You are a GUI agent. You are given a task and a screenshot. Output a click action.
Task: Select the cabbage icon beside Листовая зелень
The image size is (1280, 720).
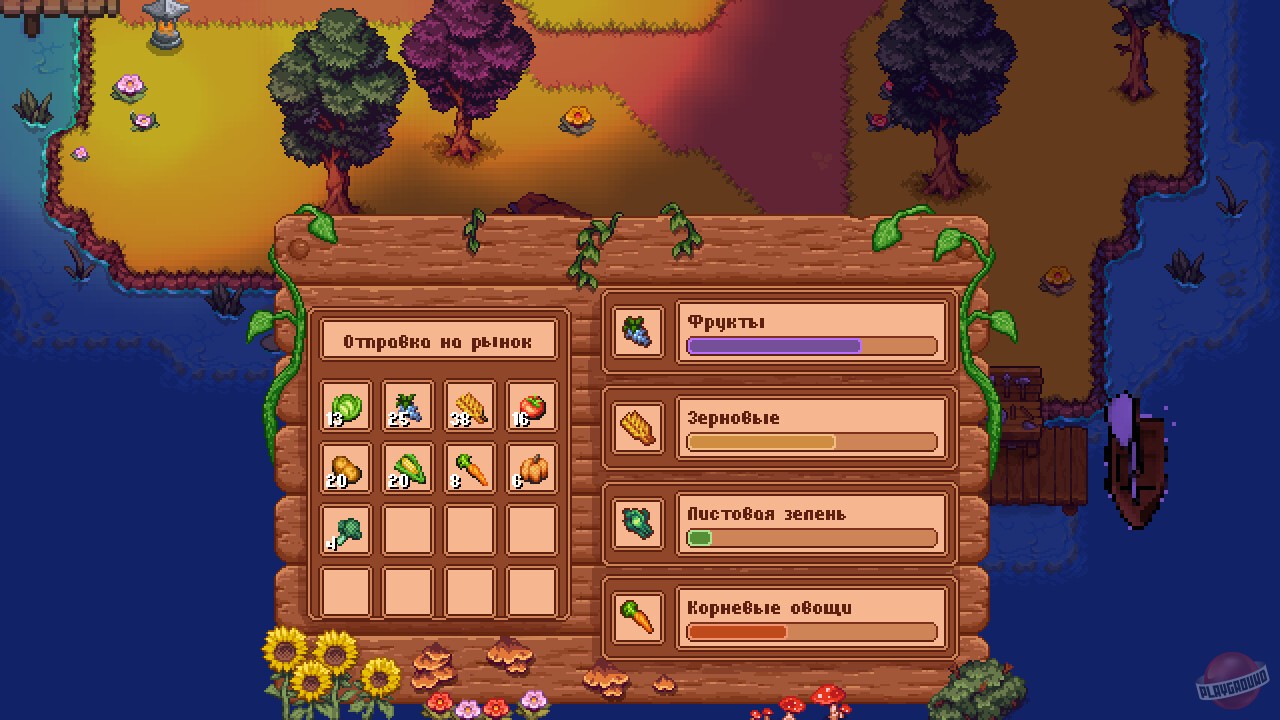[637, 523]
